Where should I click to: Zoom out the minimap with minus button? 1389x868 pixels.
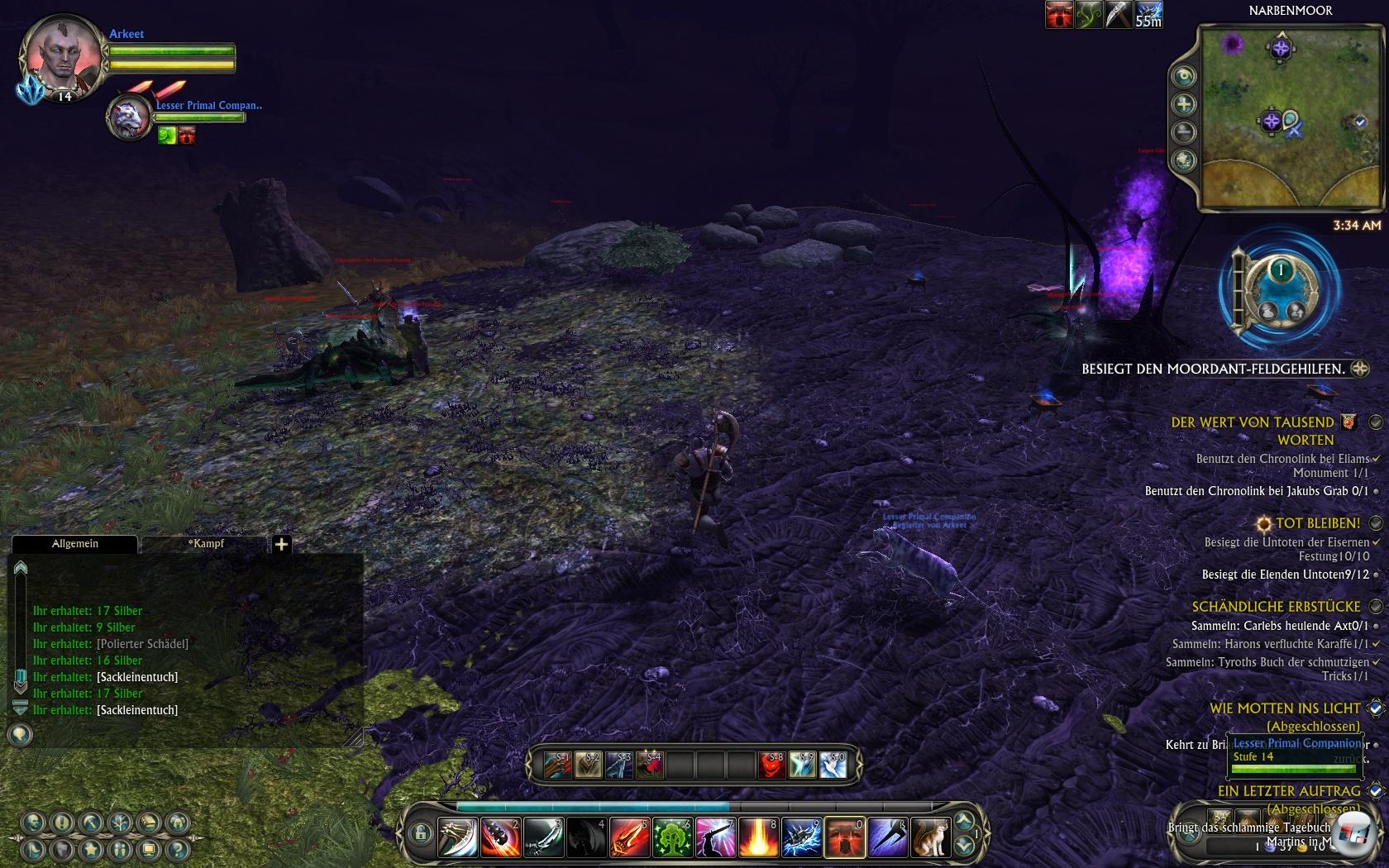click(x=1184, y=132)
